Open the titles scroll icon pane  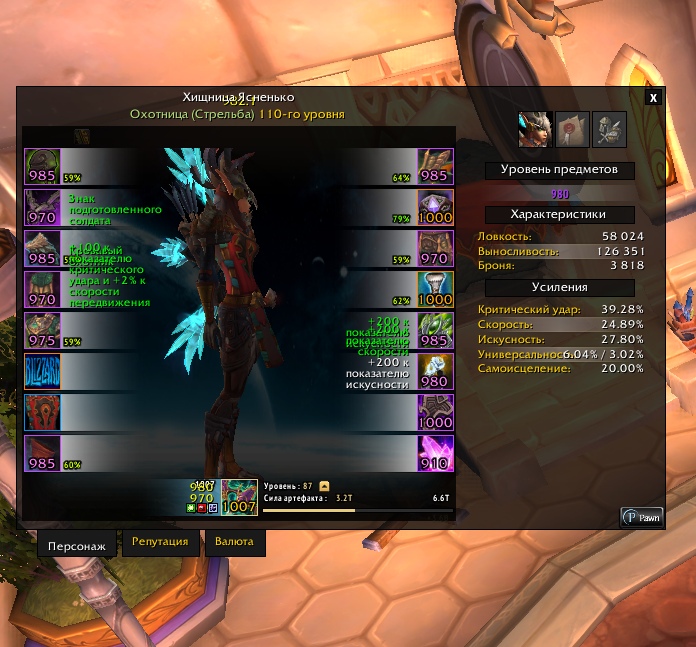[x=570, y=128]
